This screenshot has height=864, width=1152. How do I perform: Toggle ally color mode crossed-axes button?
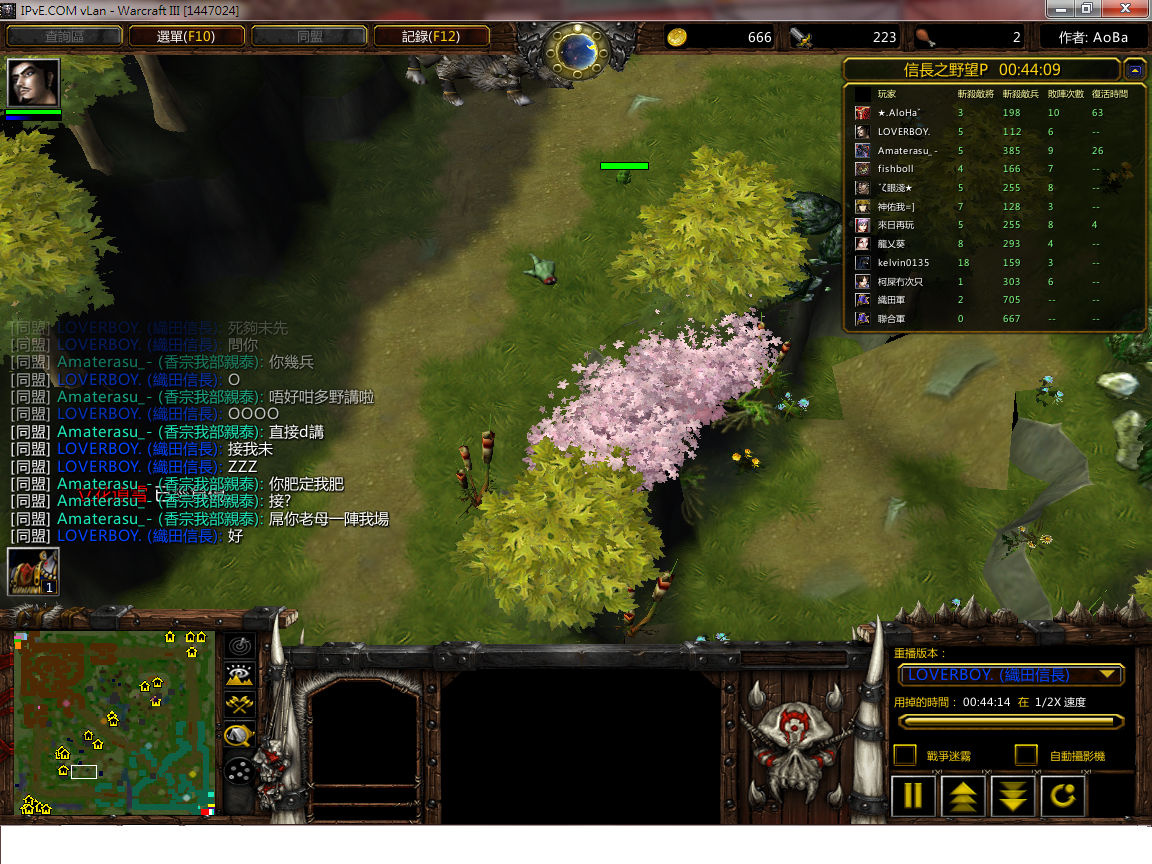coord(240,705)
